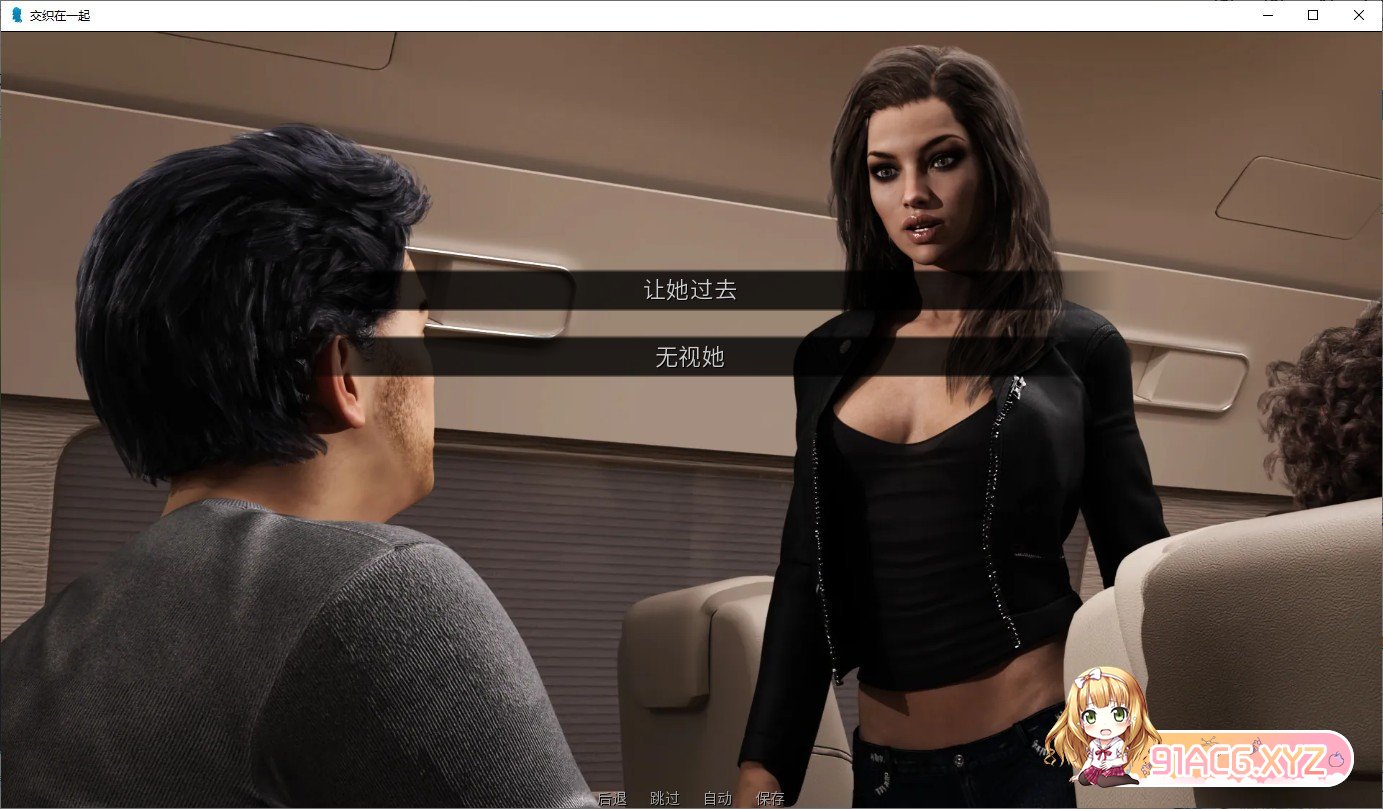
Task: Maximize the game window
Action: 1312,15
